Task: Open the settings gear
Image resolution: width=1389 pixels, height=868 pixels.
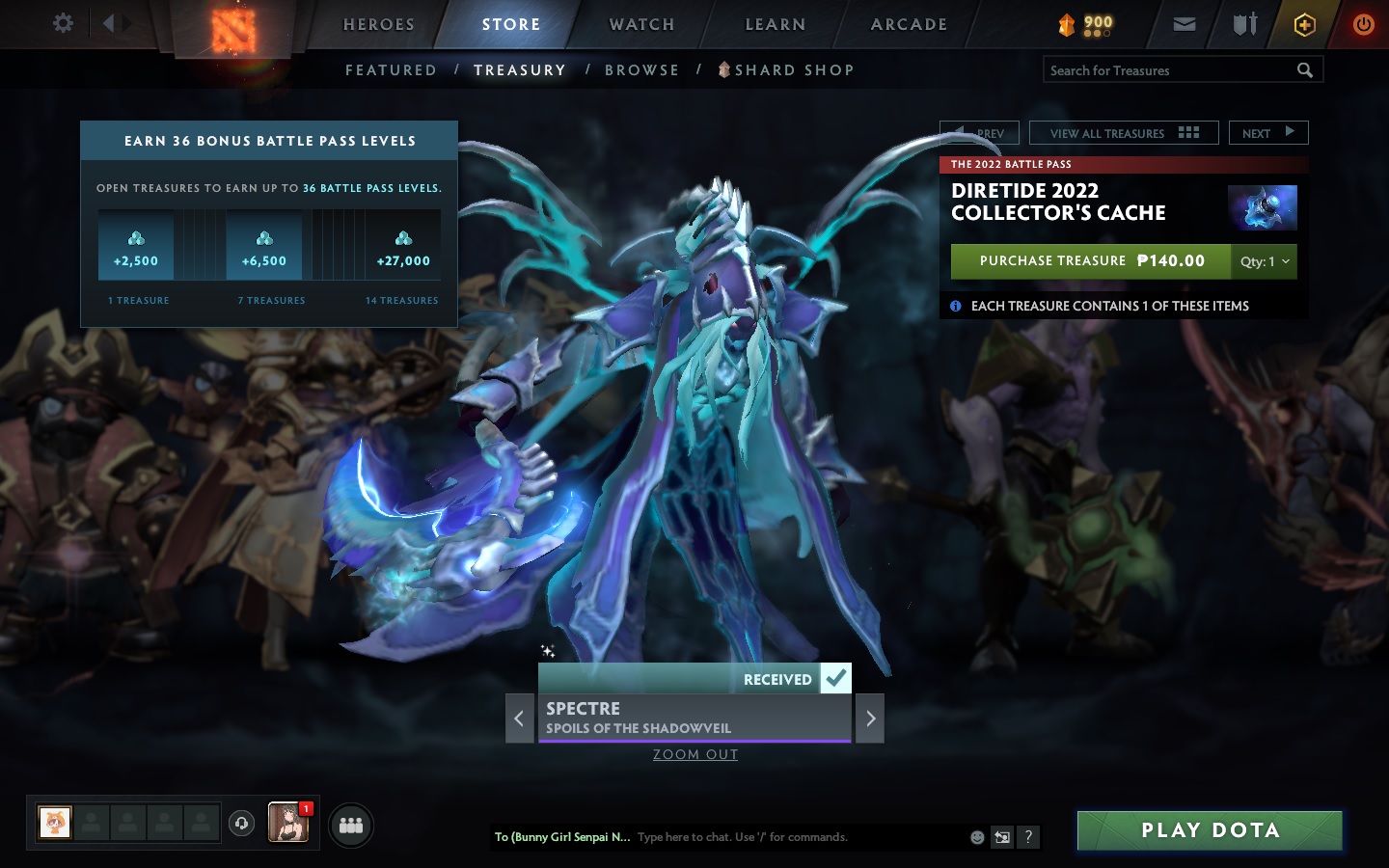Action: [62, 23]
